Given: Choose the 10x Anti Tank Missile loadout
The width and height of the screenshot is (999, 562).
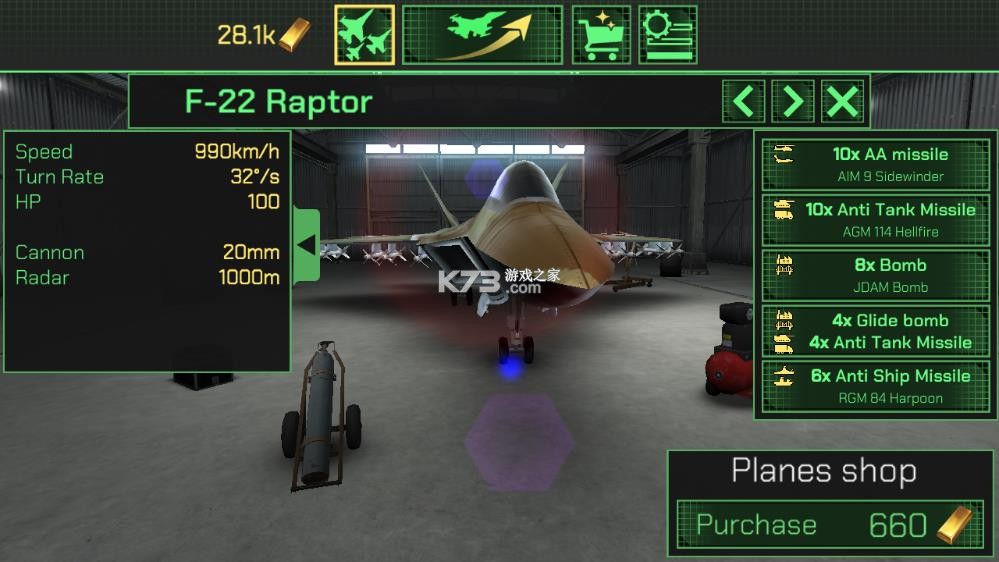Looking at the screenshot, I should coord(876,220).
